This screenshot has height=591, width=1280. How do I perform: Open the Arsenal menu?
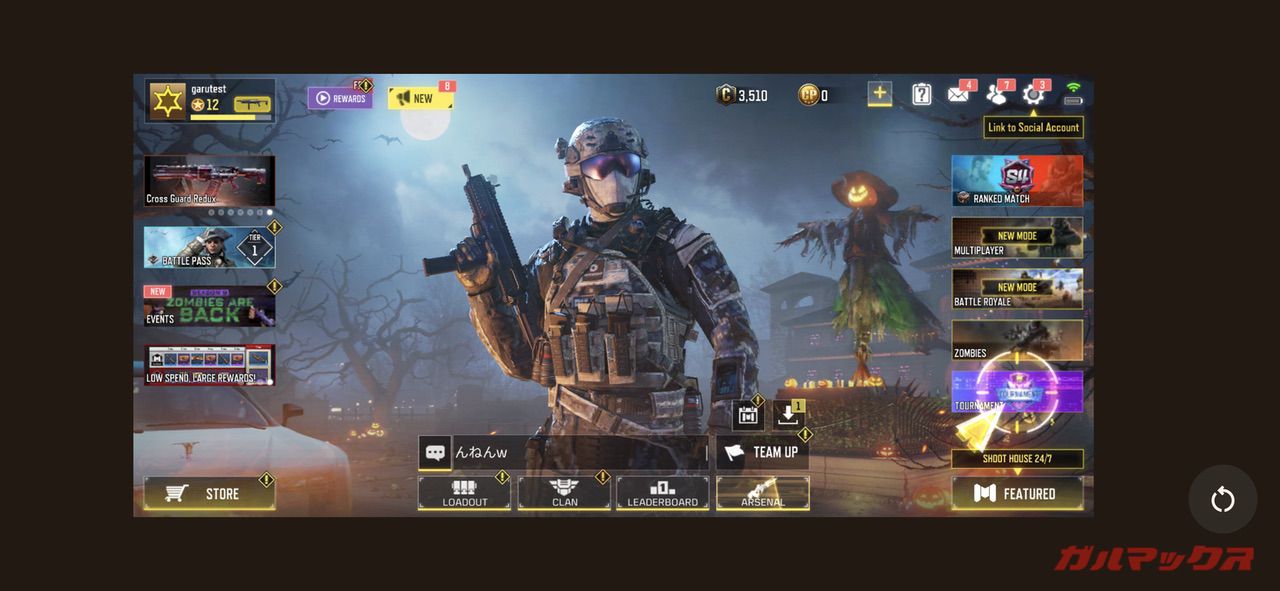coord(762,492)
